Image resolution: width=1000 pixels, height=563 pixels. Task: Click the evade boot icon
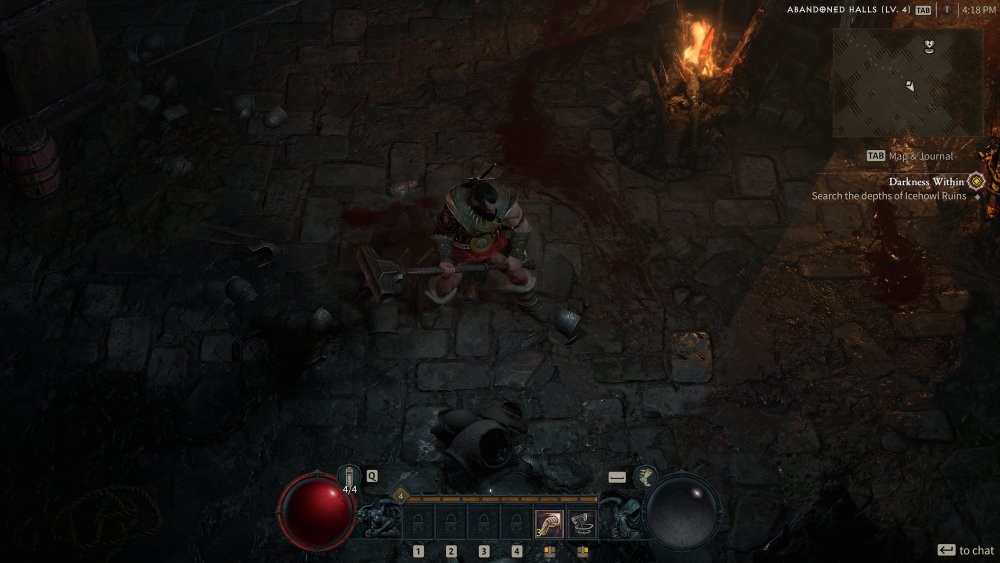click(x=643, y=477)
